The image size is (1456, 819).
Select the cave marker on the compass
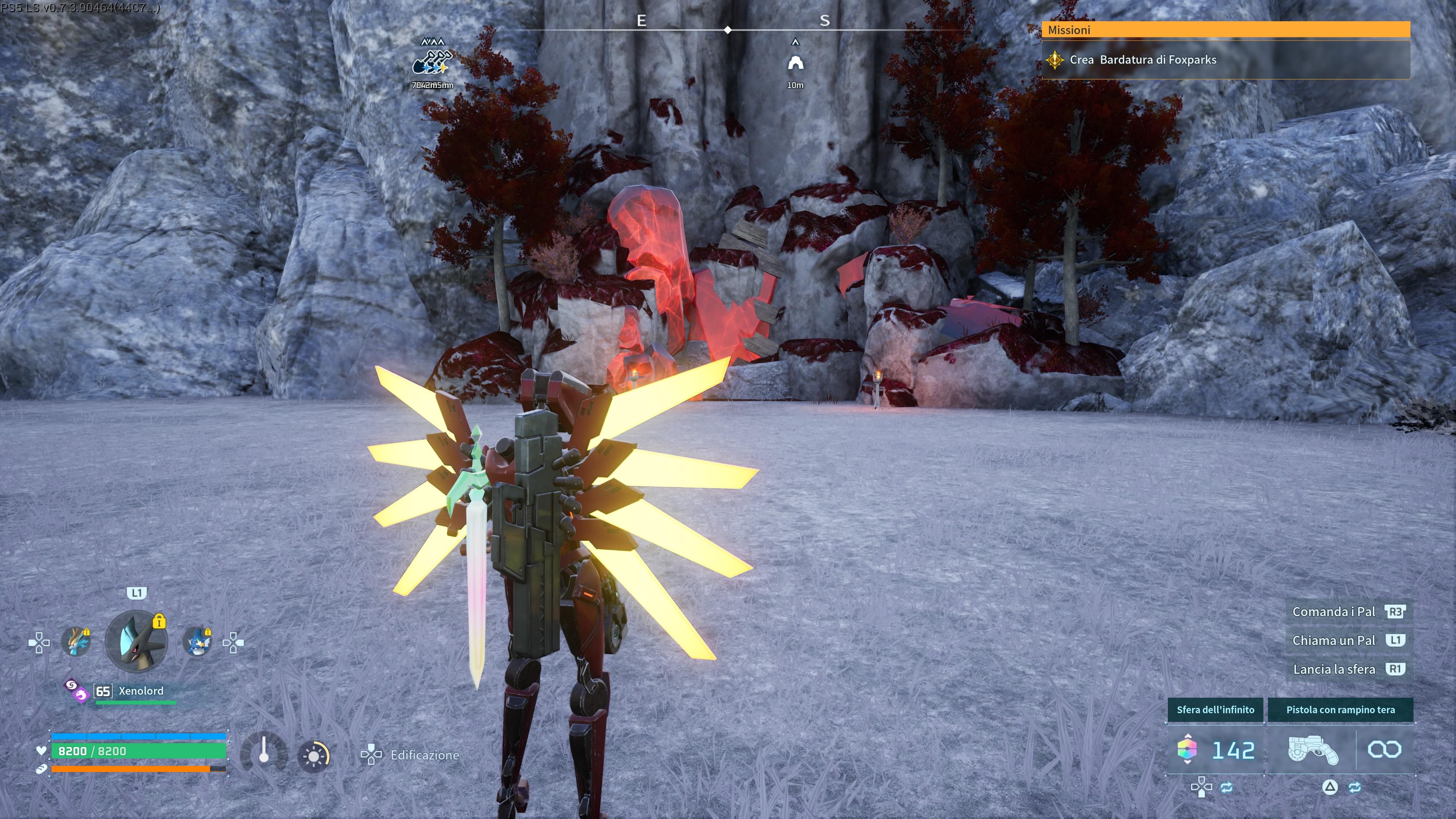[795, 63]
